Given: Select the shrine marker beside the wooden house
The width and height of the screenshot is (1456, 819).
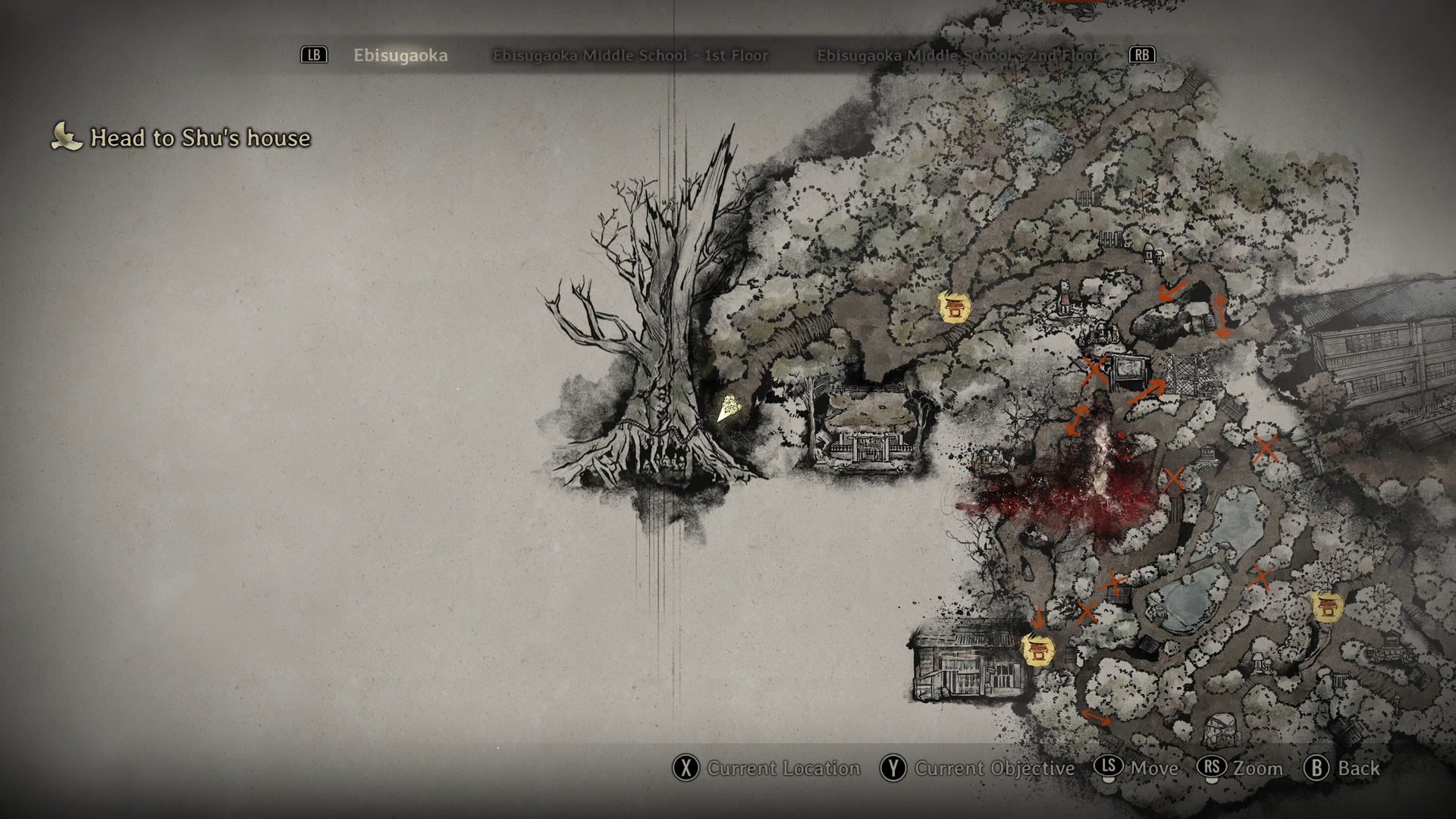Looking at the screenshot, I should click(x=1037, y=650).
